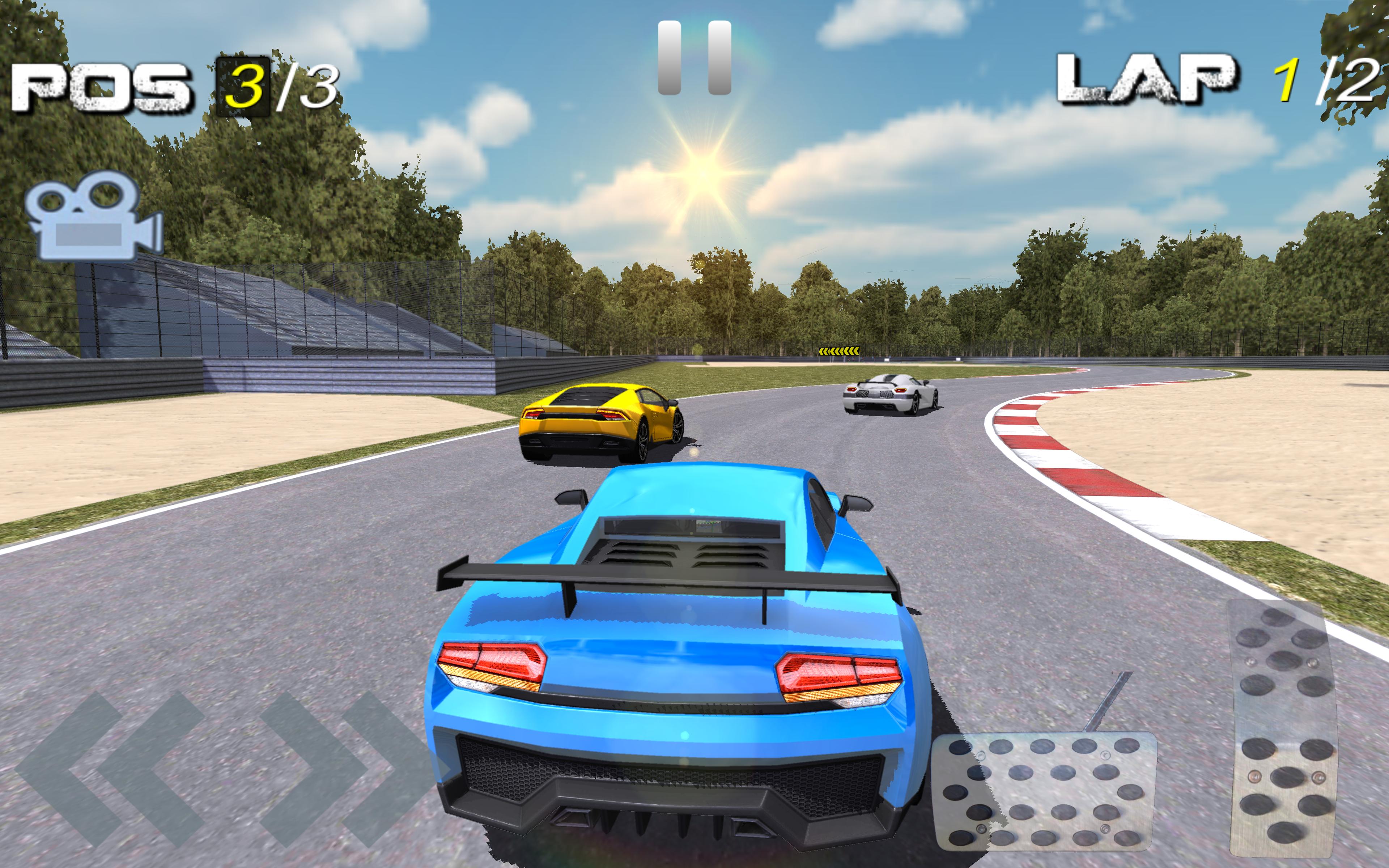This screenshot has height=868, width=1389.
Task: Select the blue player car
Action: tap(677, 660)
